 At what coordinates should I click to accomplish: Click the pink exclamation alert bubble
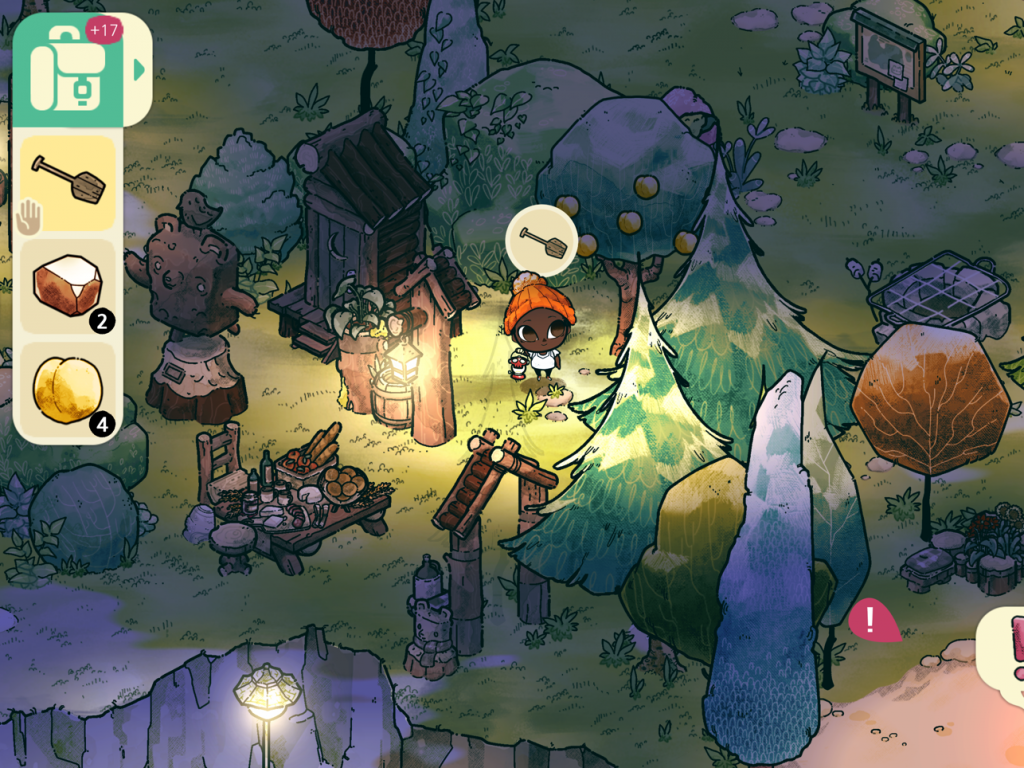pos(870,621)
